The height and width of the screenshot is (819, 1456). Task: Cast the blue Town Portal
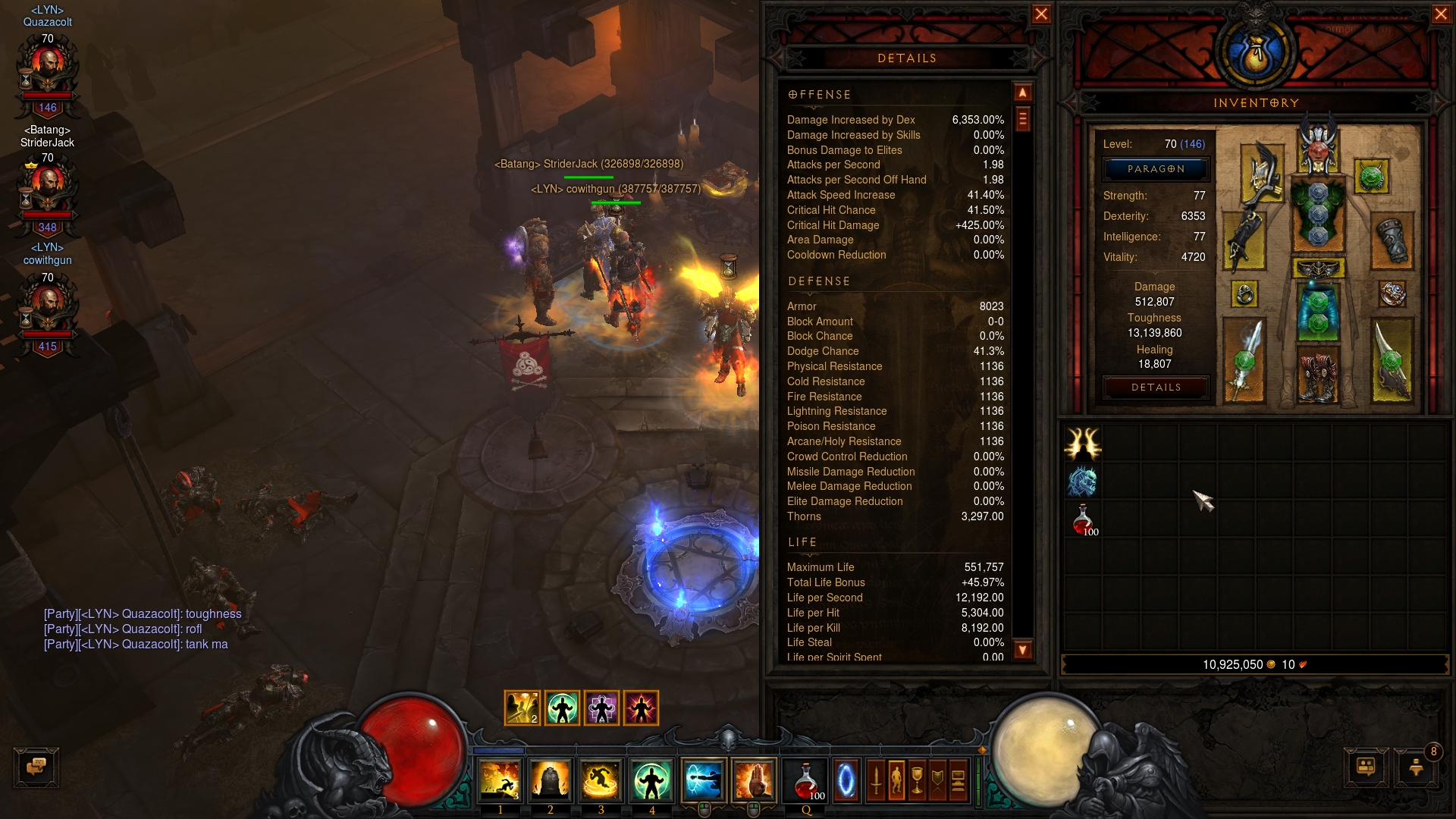tap(846, 780)
